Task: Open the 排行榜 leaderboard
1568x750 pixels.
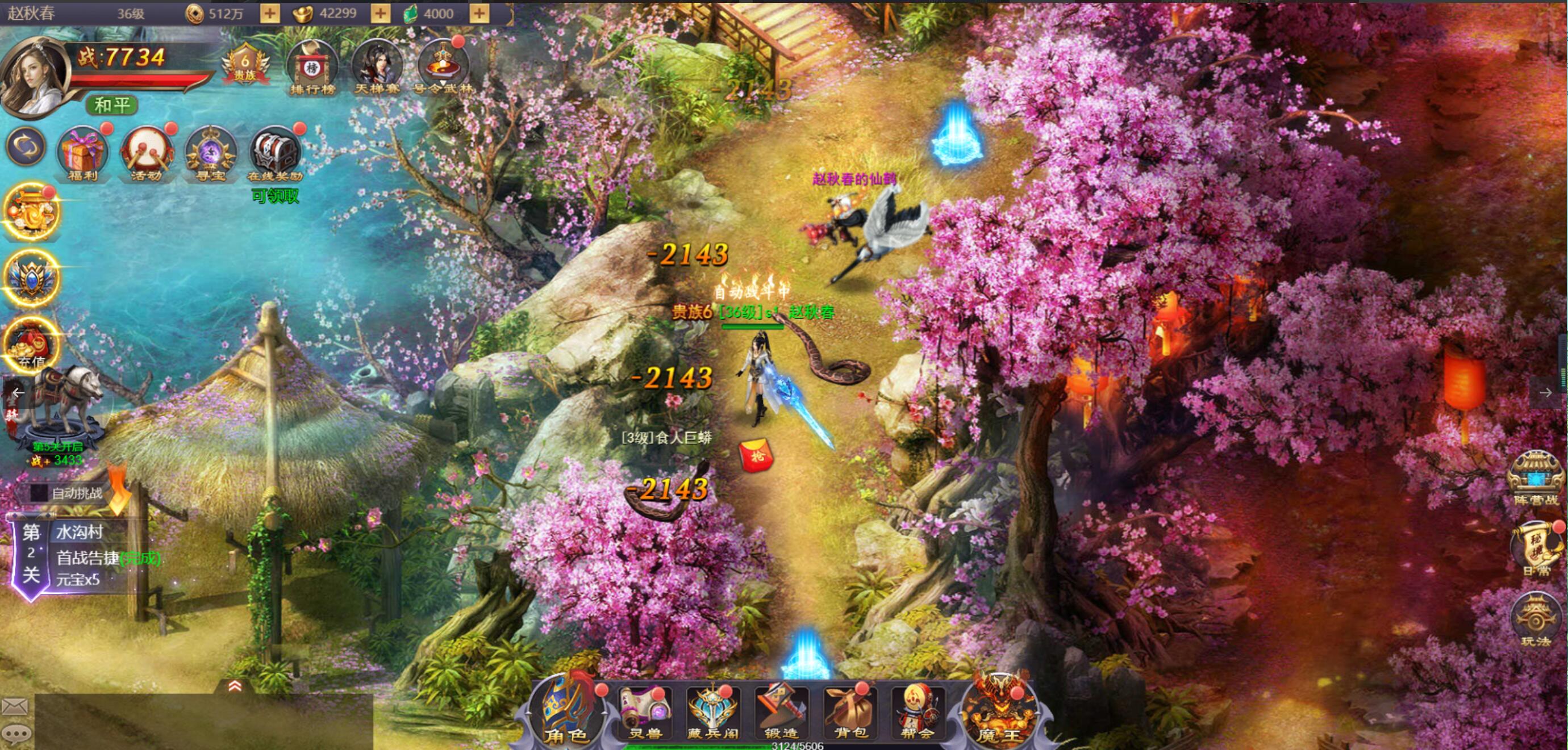Action: (313, 68)
